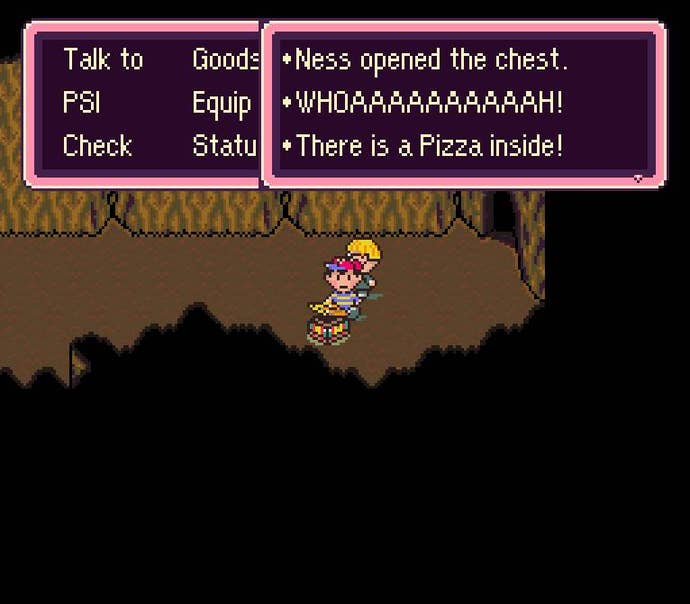Viewport: 690px width, 604px height.
Task: Open the PSI menu
Action: pos(81,103)
